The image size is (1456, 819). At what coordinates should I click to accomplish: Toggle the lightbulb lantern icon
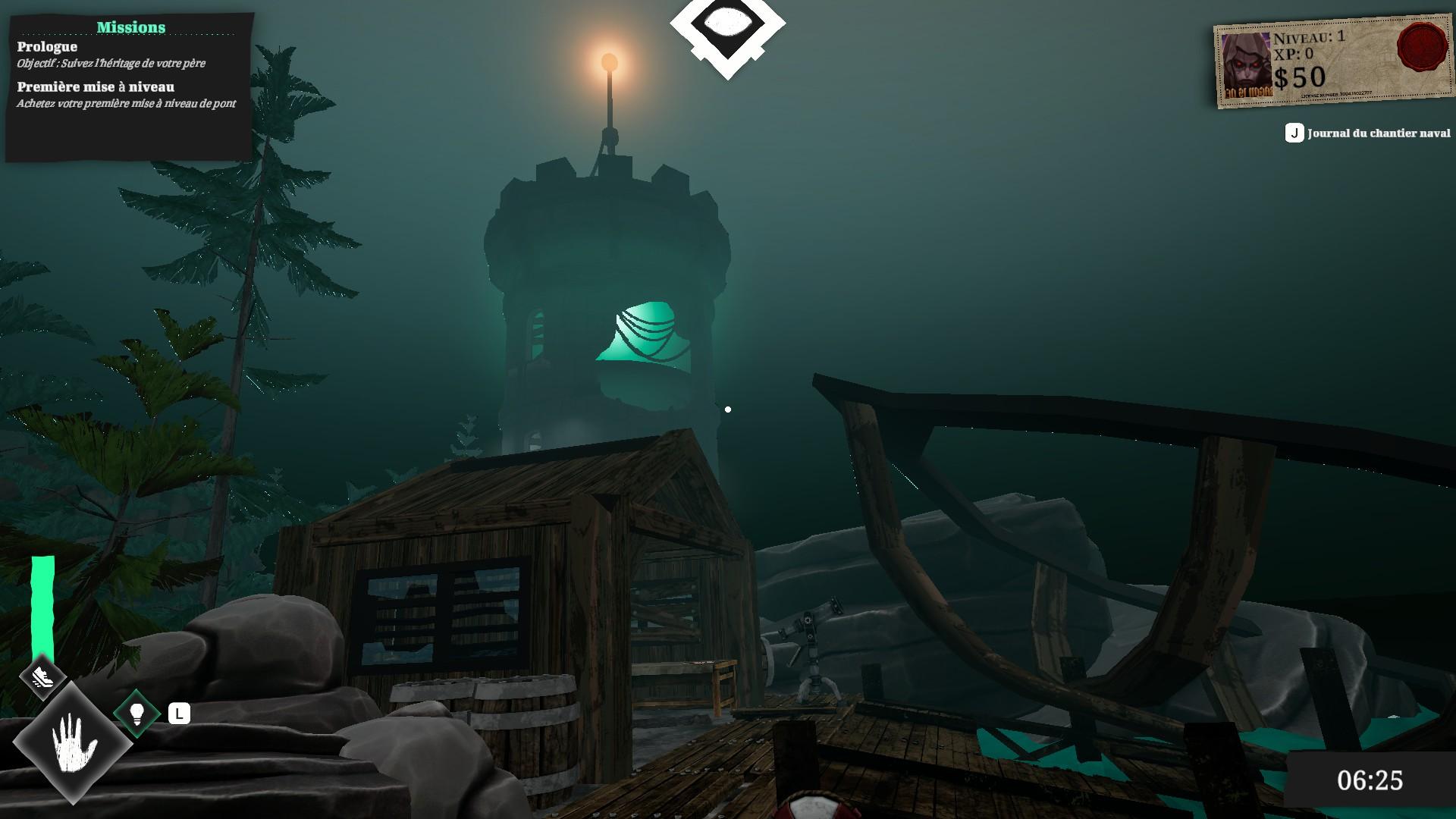(137, 713)
